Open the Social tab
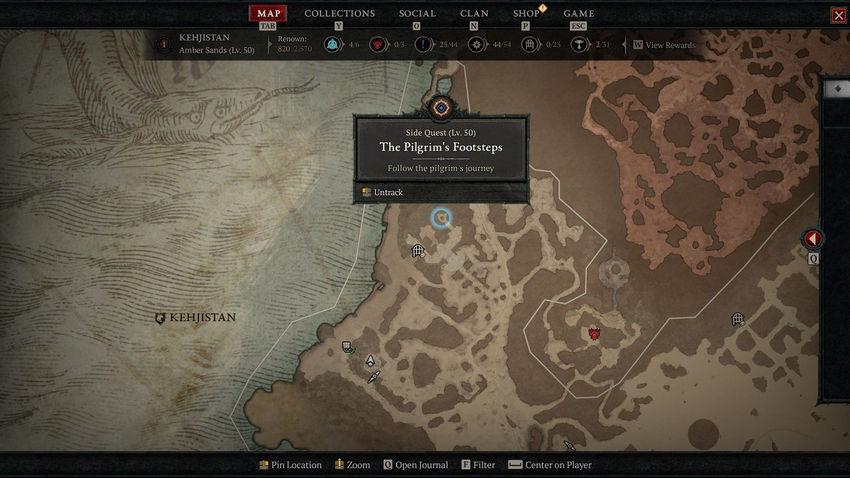The height and width of the screenshot is (478, 850). tap(417, 13)
